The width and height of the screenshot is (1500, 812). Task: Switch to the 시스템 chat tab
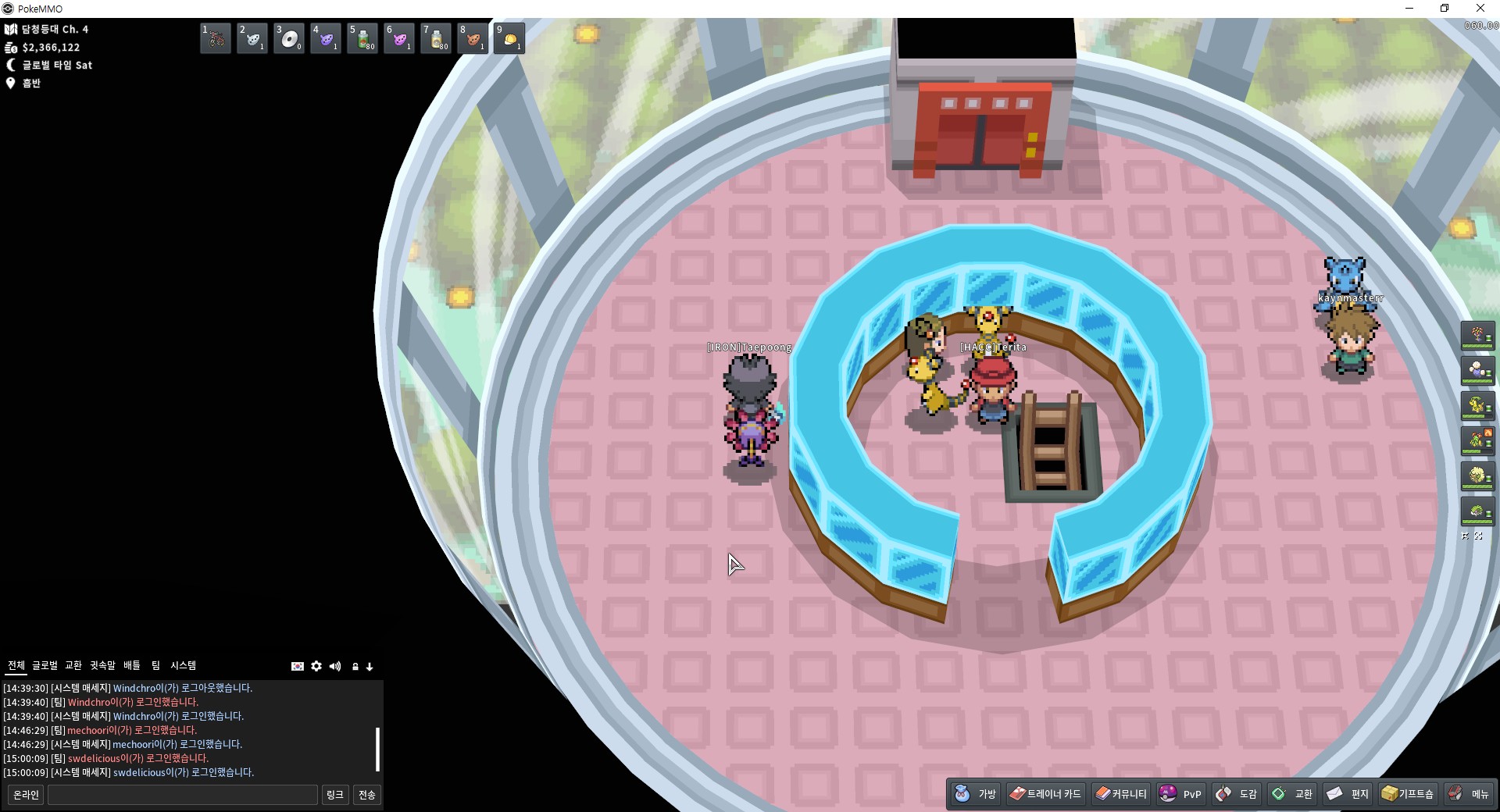click(184, 665)
